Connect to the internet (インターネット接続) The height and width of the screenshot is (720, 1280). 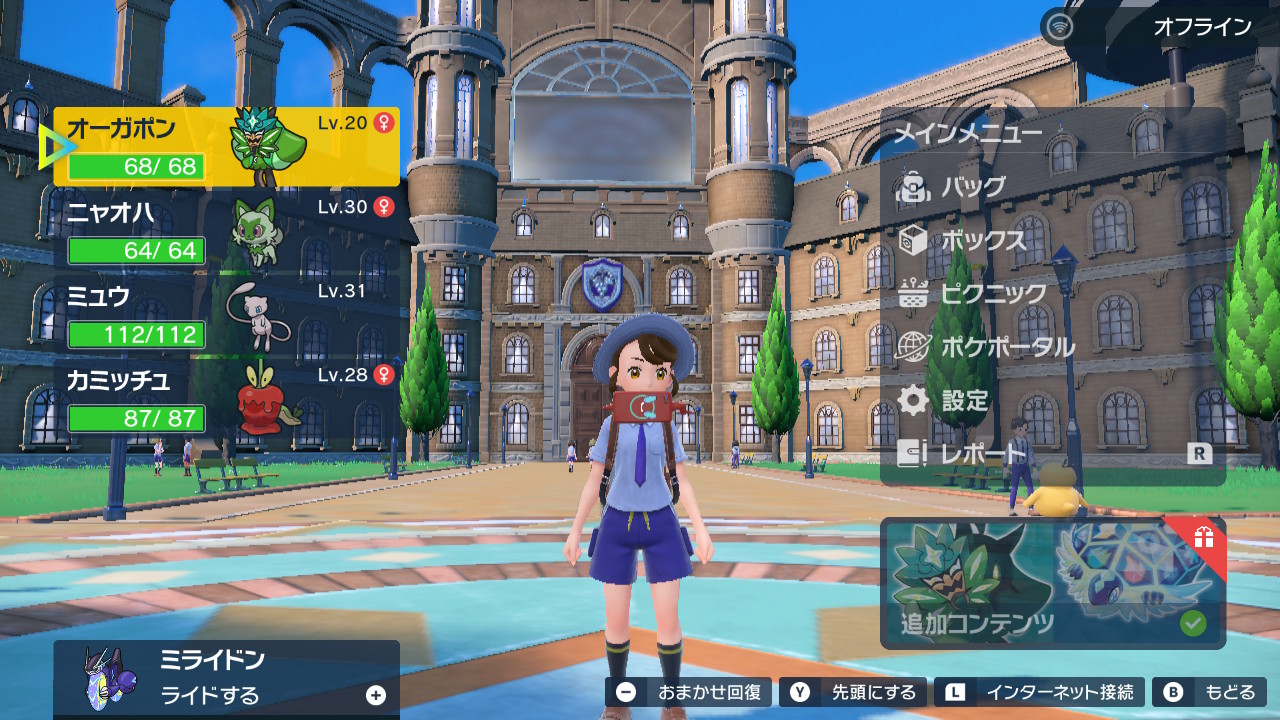point(1040,692)
